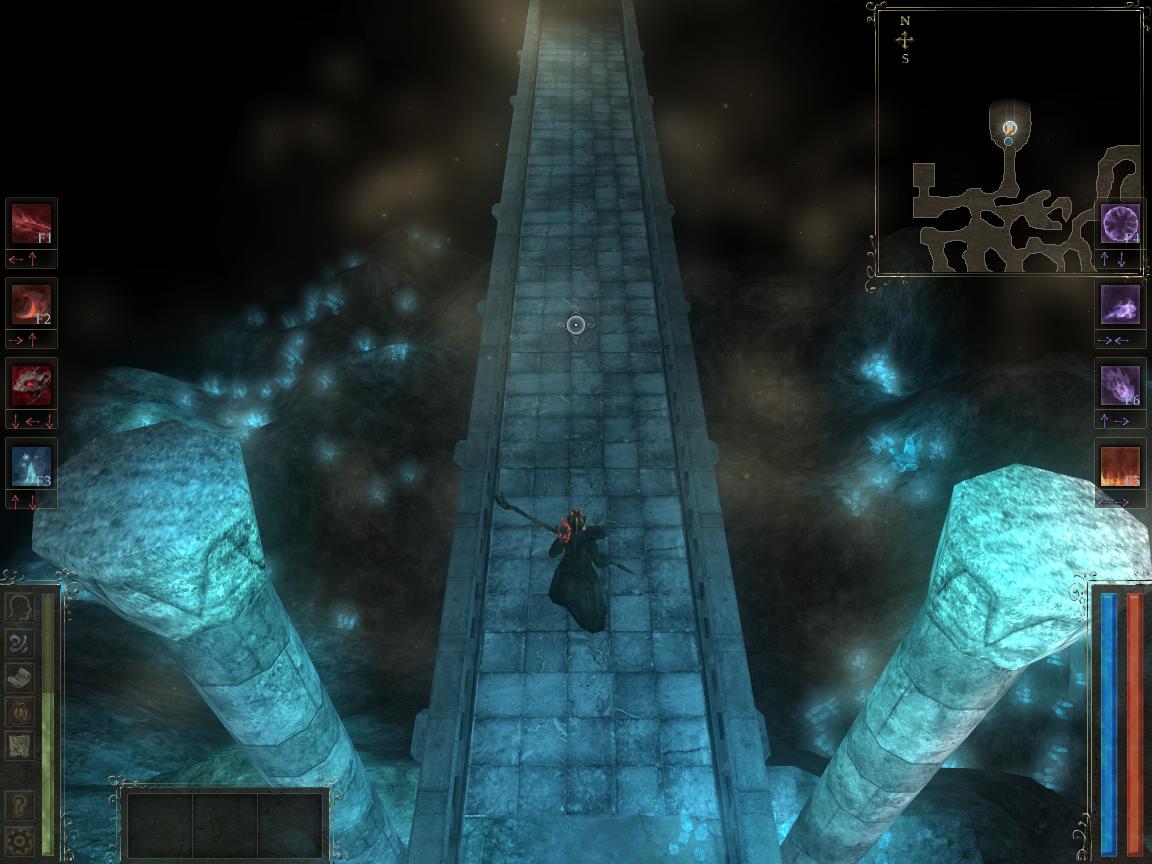Open the parchment world map
The height and width of the screenshot is (864, 1152).
[x=19, y=744]
